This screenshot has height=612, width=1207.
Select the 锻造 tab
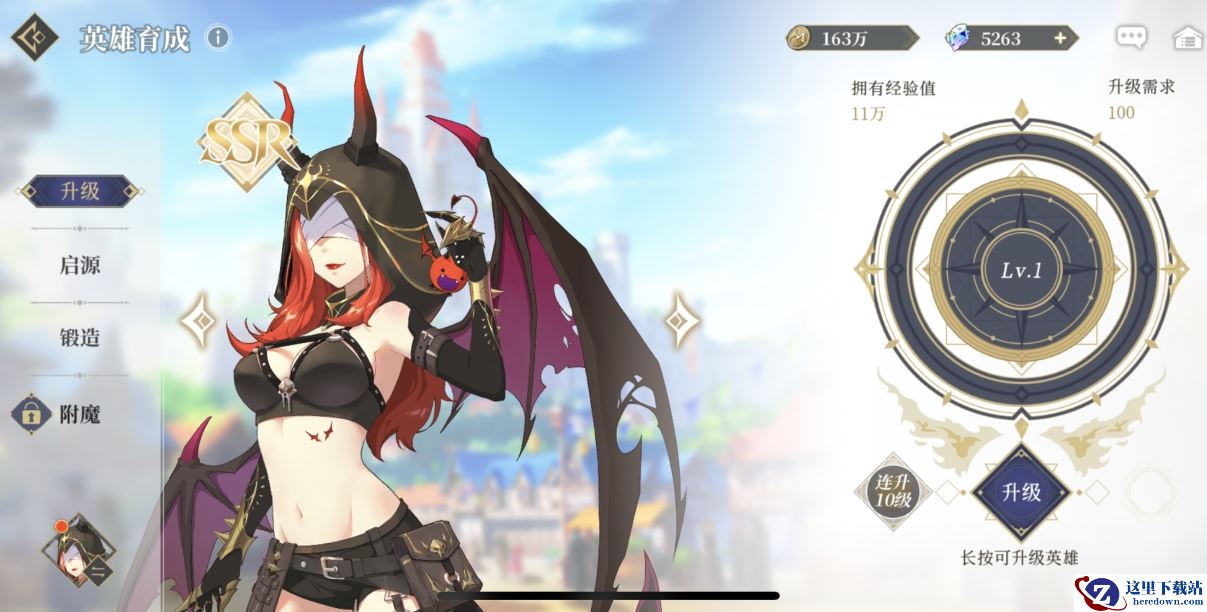80,338
